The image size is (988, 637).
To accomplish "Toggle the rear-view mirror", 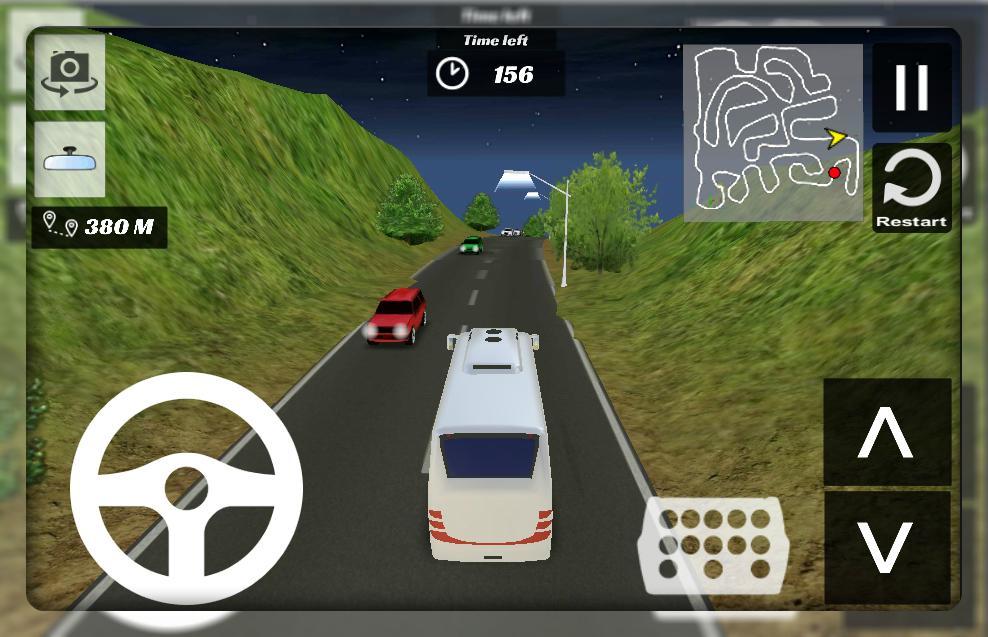I will (69, 160).
